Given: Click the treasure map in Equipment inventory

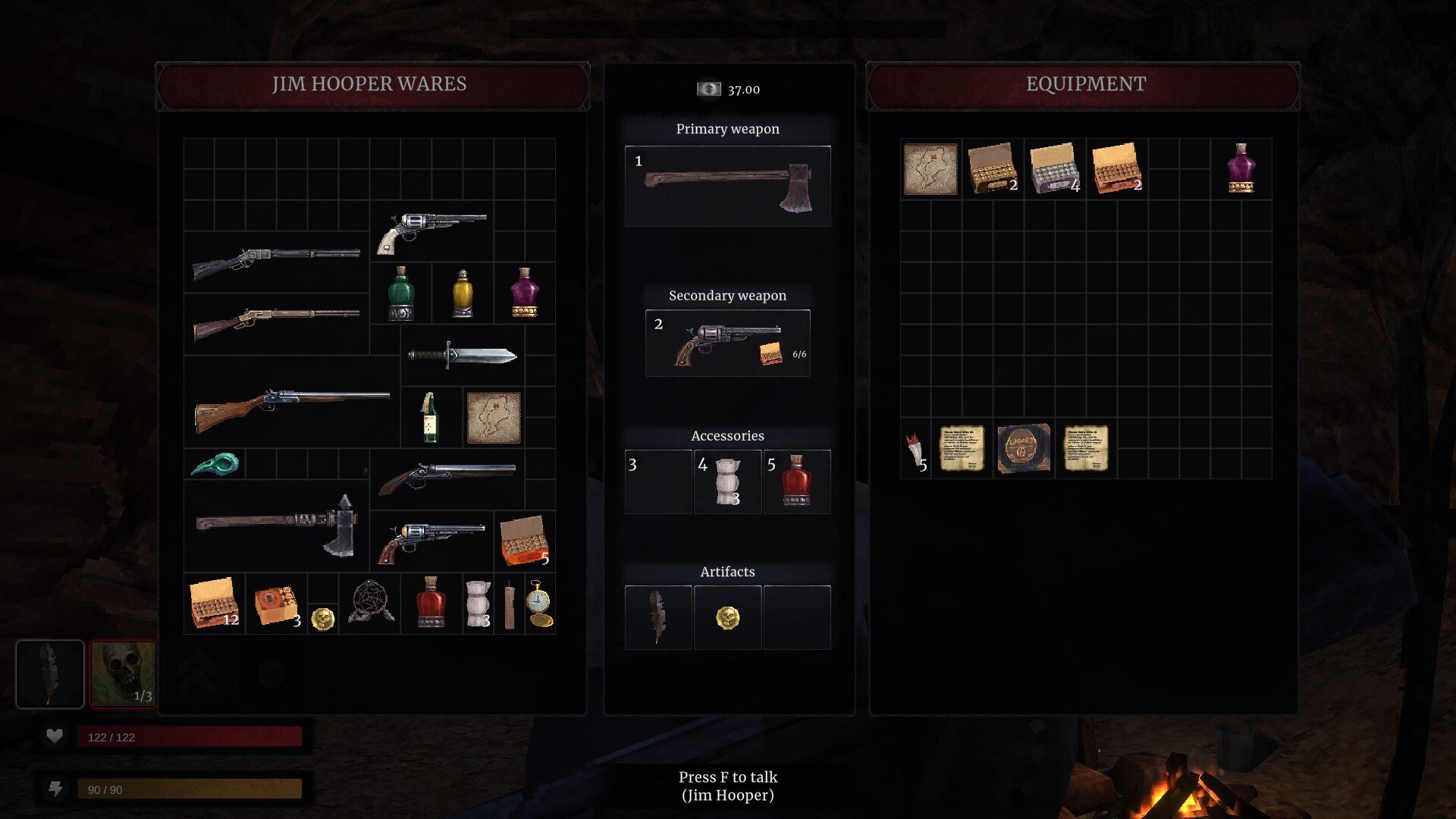Looking at the screenshot, I should coord(930,168).
